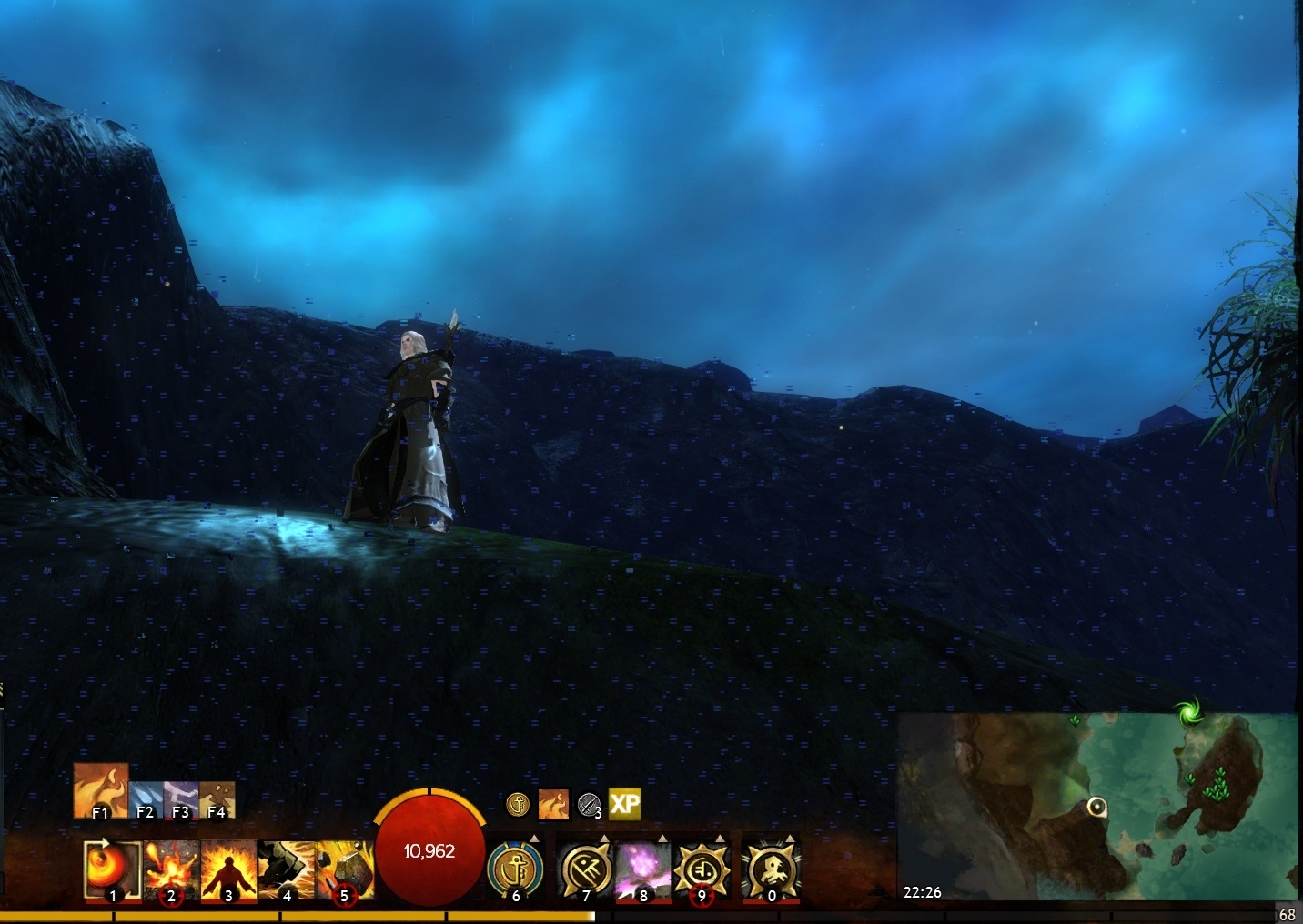Expand the slot 6 heal skill selector arrow
Image resolution: width=1303 pixels, height=924 pixels.
coord(535,838)
